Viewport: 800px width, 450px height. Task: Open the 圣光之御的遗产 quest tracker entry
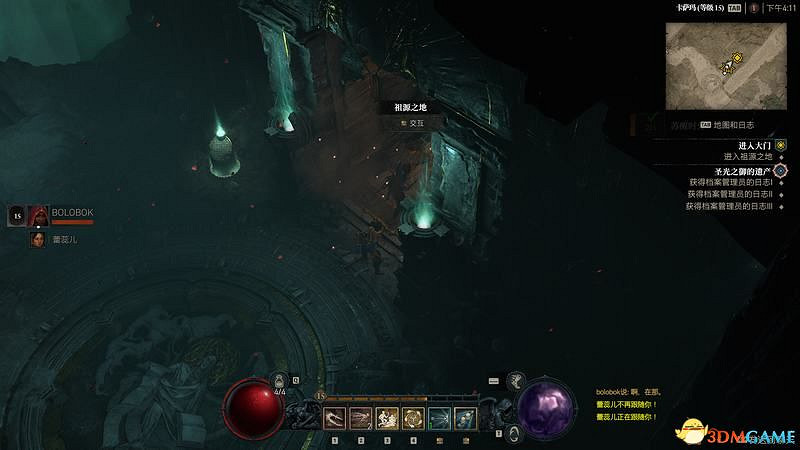(739, 171)
